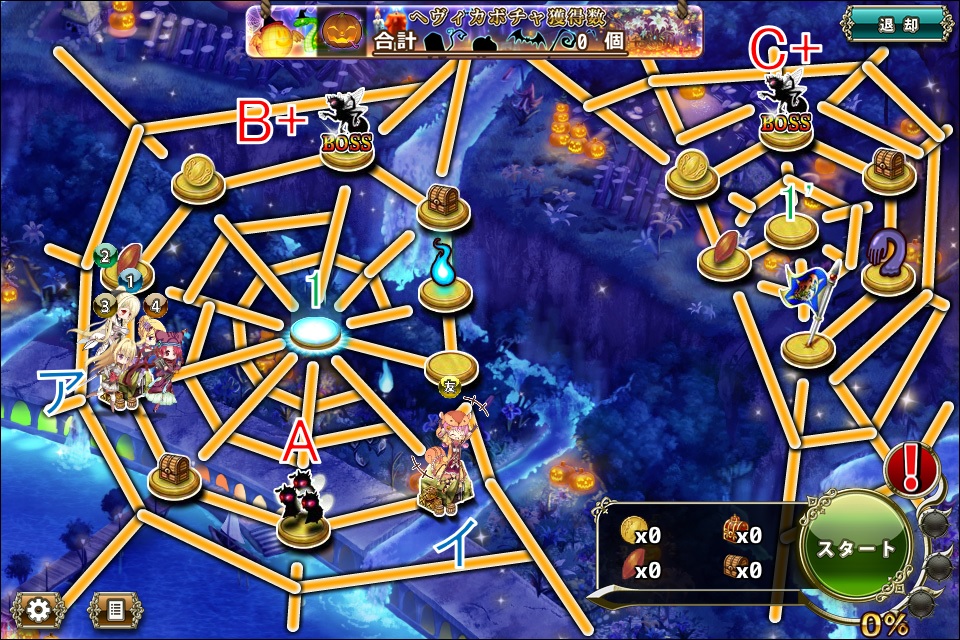Tap the green スタート start button

click(x=857, y=549)
